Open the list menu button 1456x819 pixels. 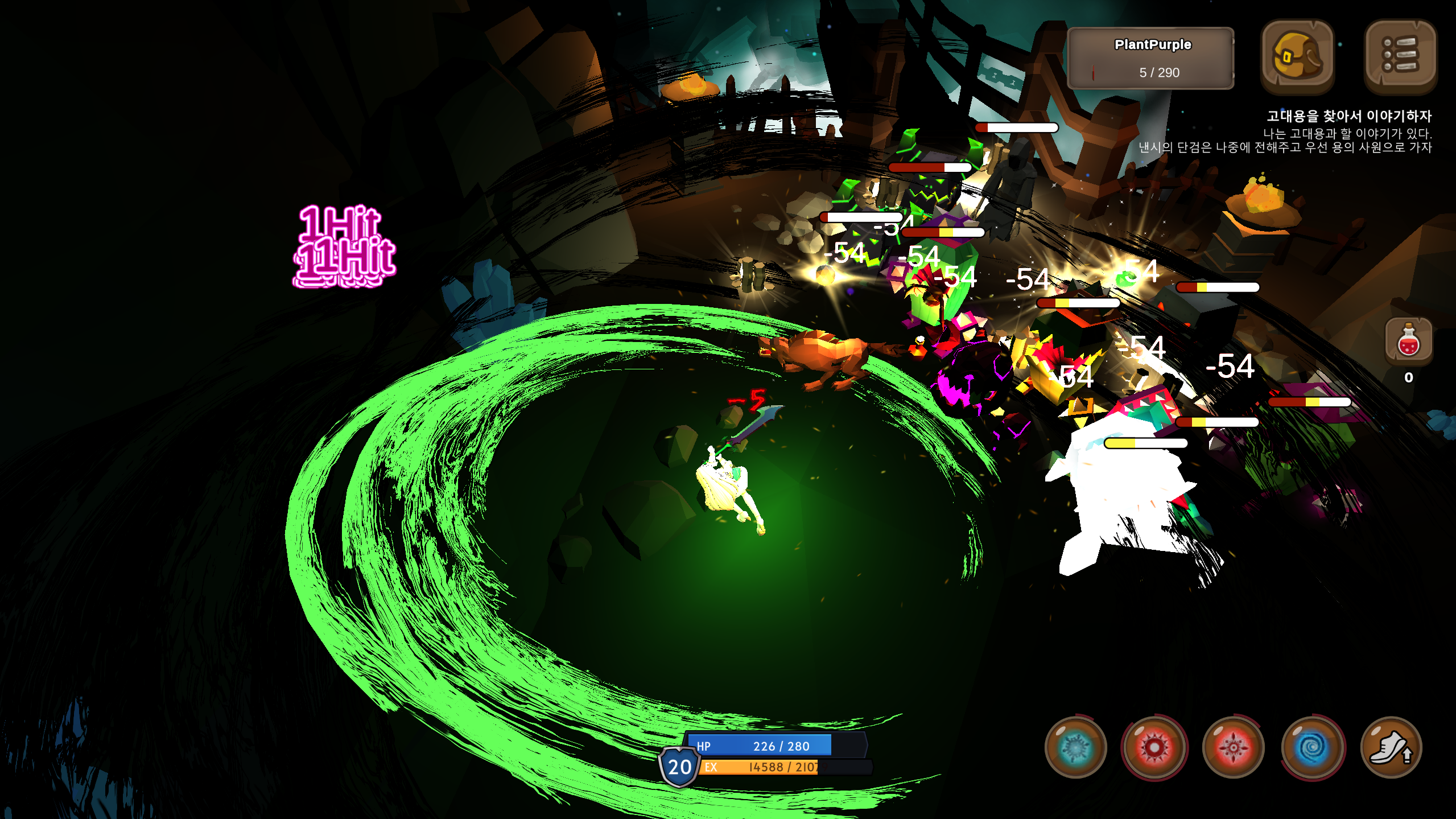(1400, 56)
